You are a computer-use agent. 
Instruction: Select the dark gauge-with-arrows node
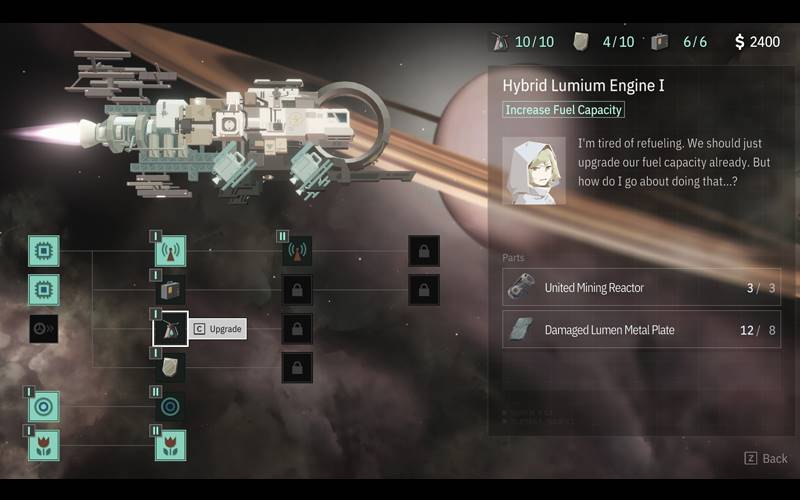pos(43,329)
